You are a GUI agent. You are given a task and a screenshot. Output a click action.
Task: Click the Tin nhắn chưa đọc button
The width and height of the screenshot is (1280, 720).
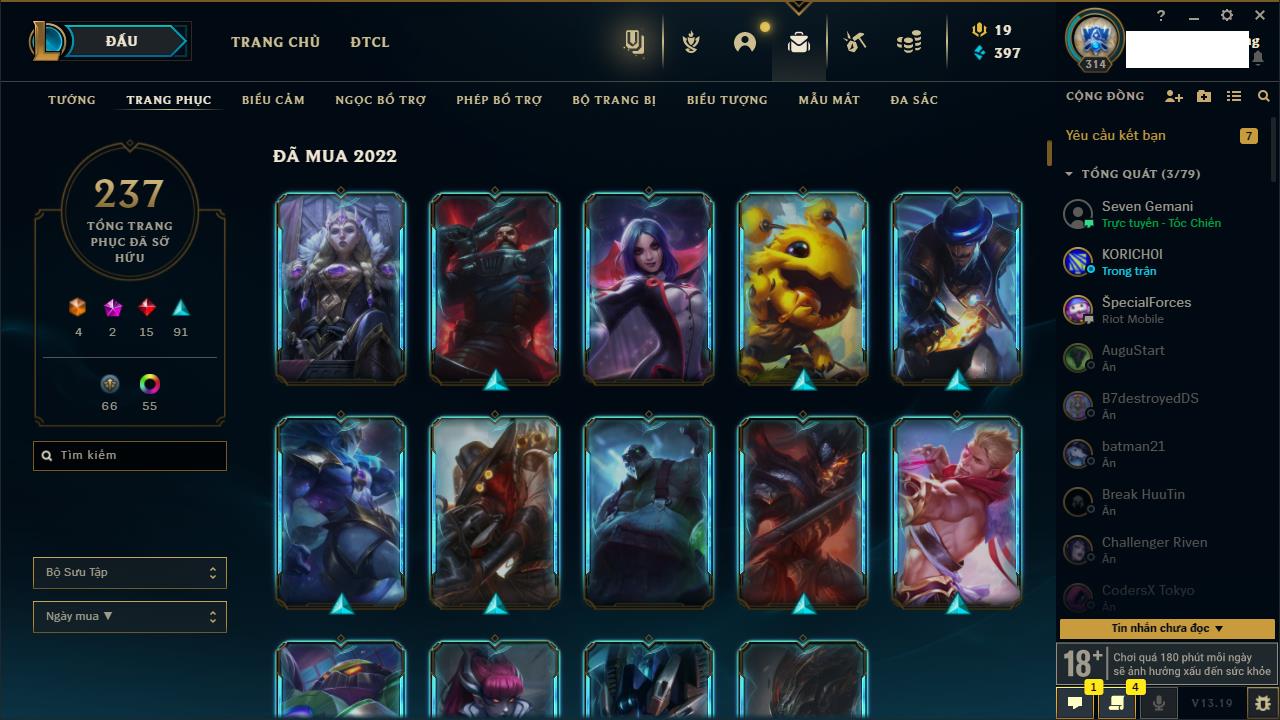1167,629
